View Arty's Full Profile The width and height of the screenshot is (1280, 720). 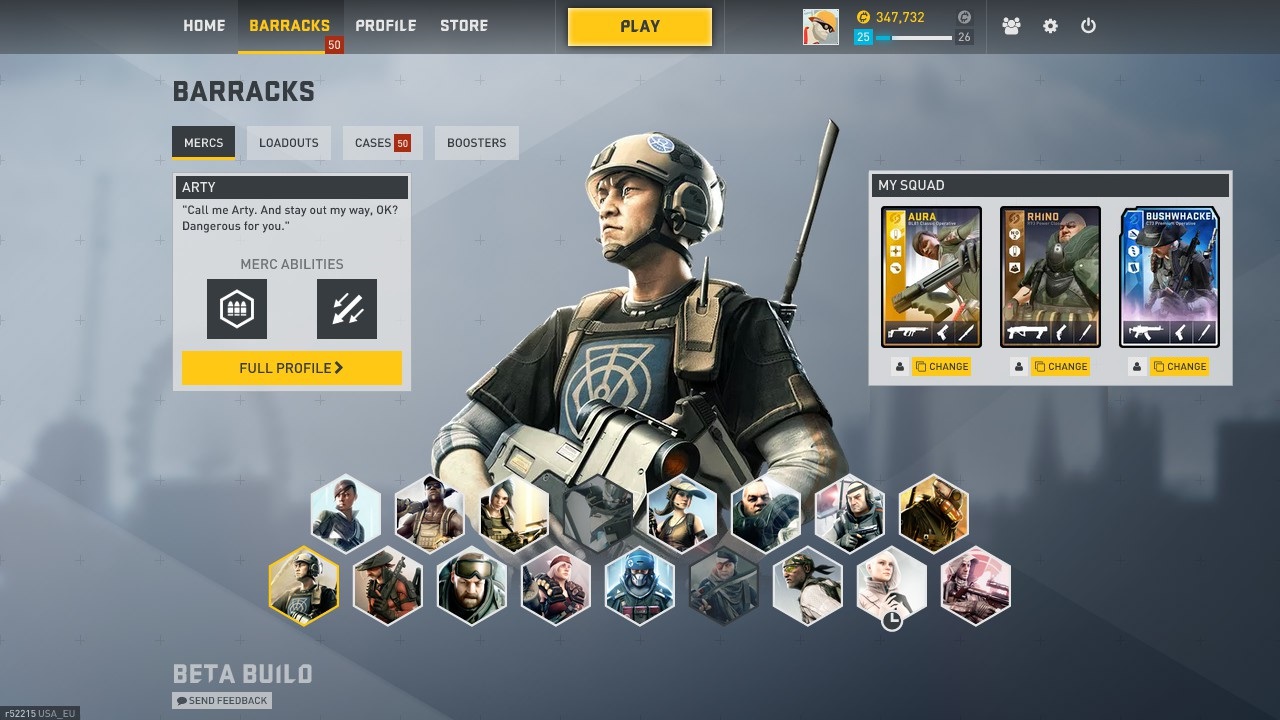(x=291, y=368)
